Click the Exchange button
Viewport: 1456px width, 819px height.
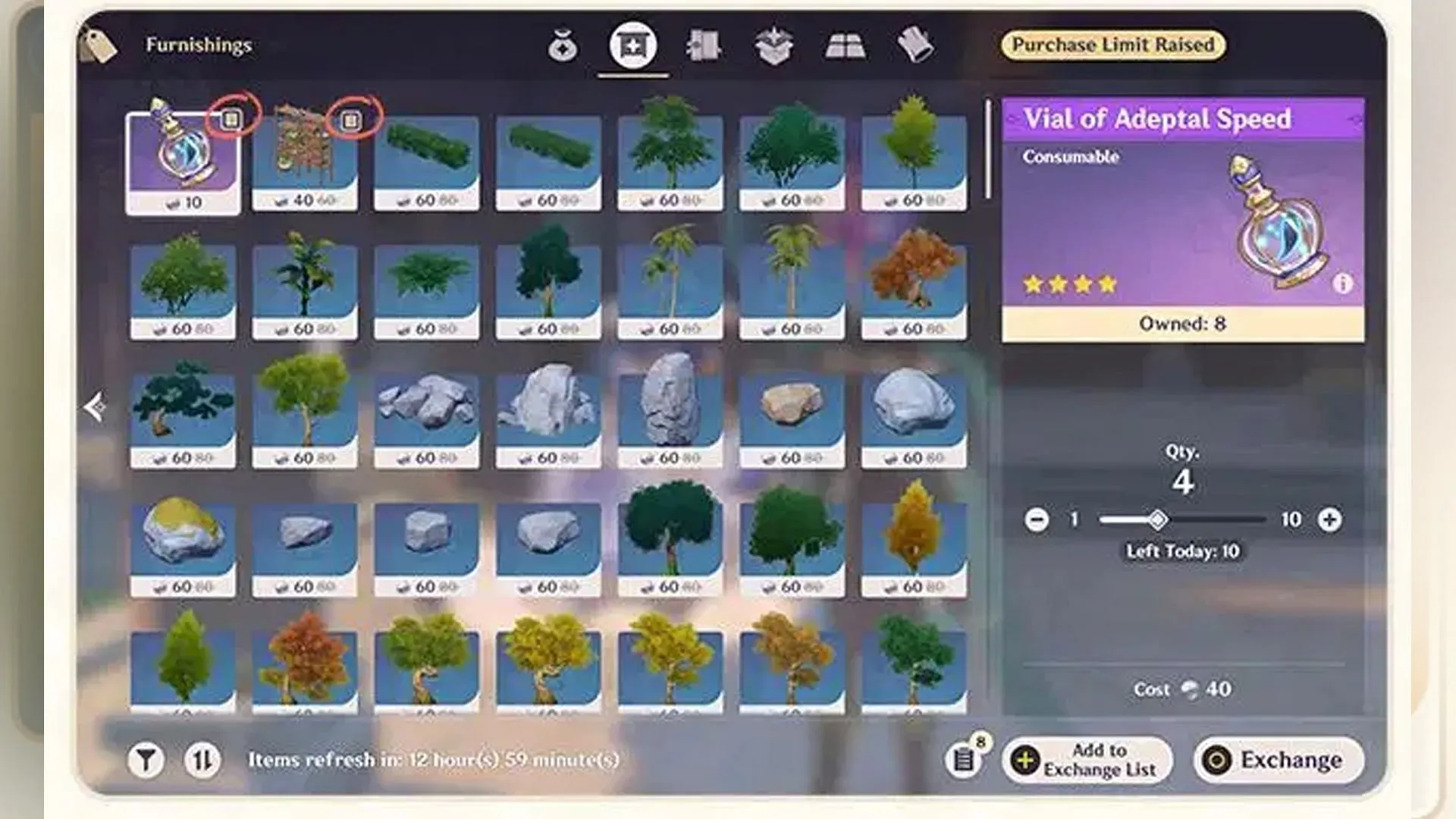coord(1279,760)
